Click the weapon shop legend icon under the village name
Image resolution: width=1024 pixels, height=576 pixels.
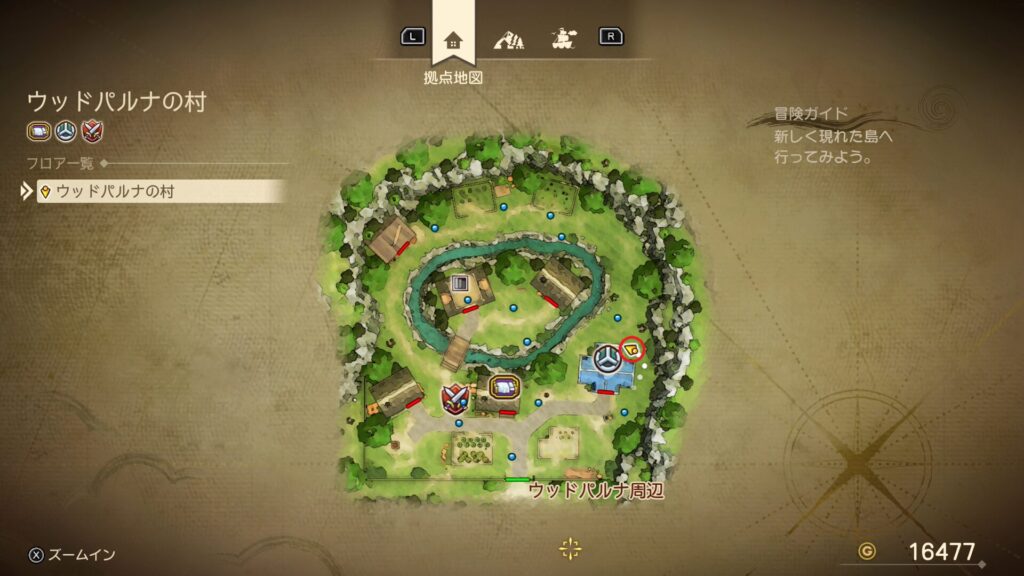[92, 130]
